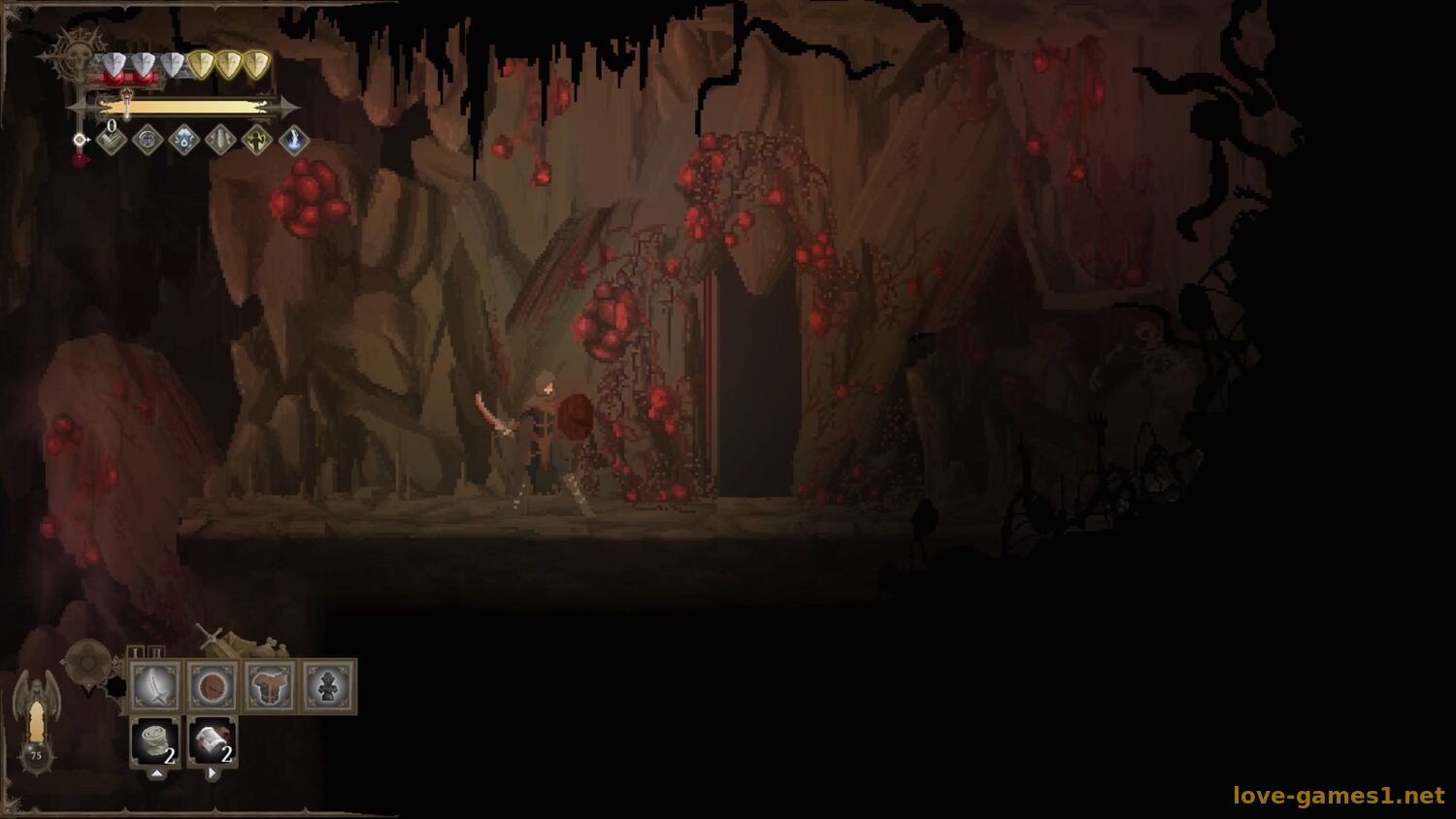Select the curved sword weapon slot
The height and width of the screenshot is (819, 1456).
pyautogui.click(x=155, y=687)
